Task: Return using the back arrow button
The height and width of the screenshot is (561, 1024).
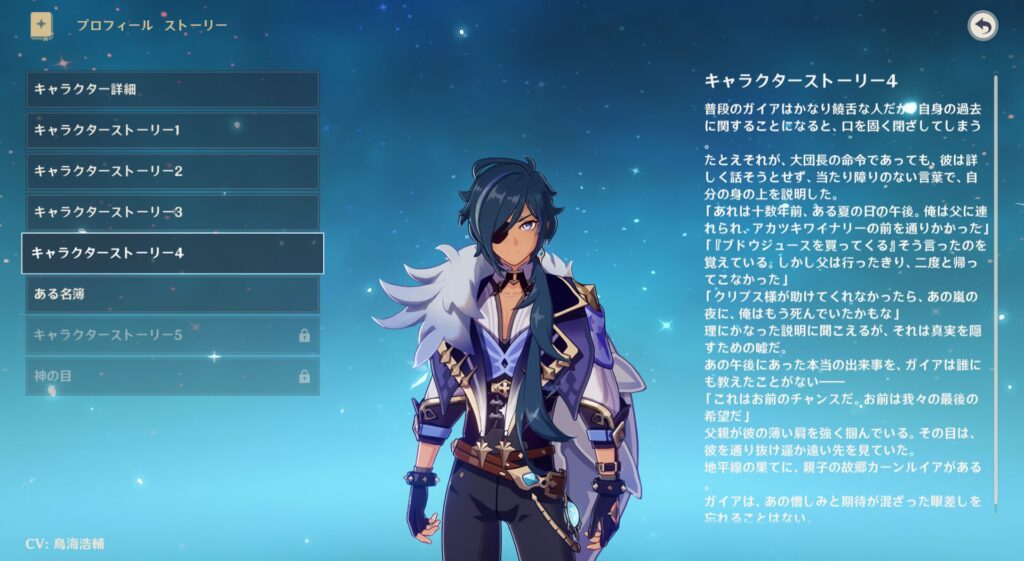Action: (x=982, y=26)
